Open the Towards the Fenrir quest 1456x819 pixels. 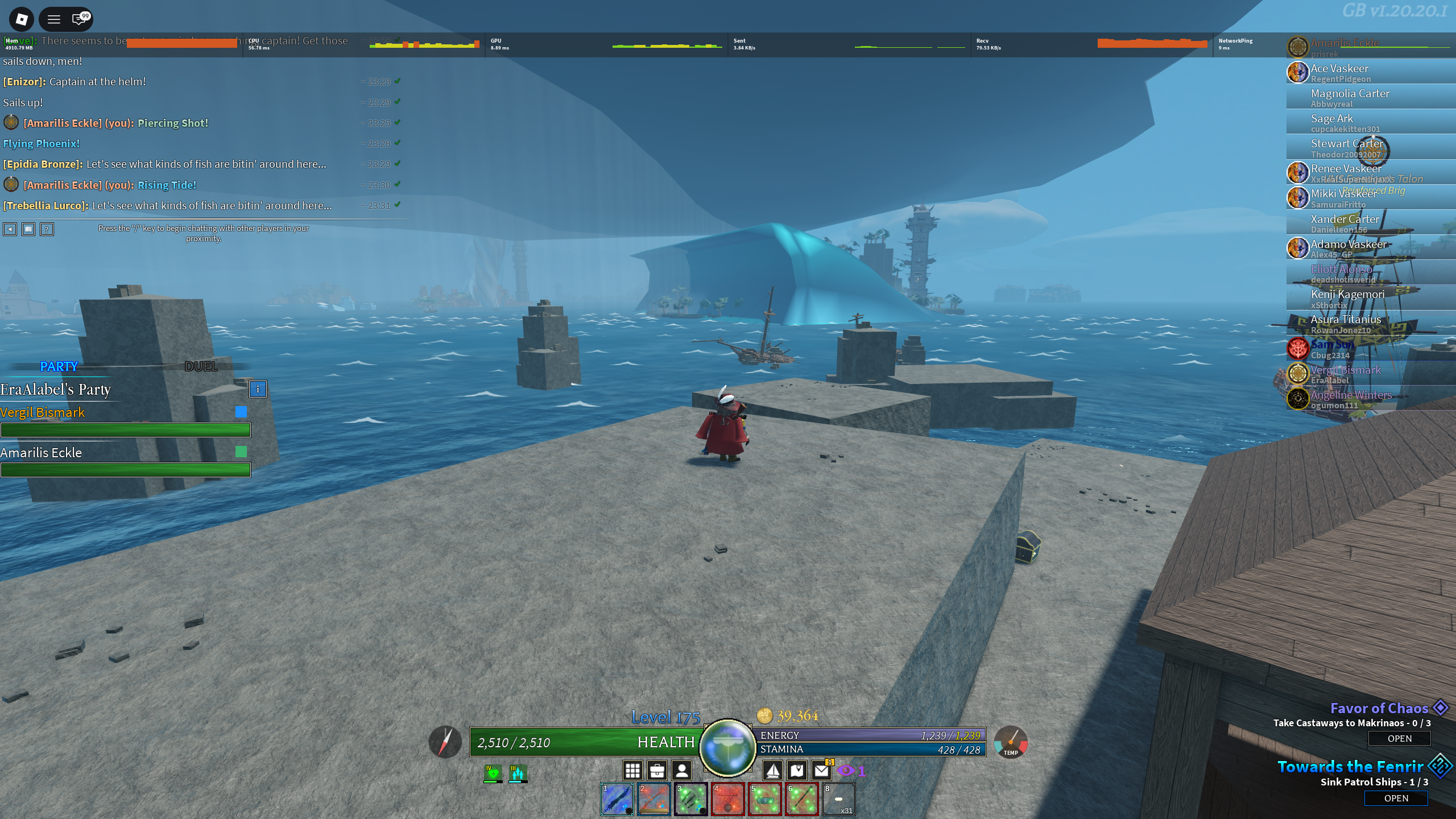tap(1396, 798)
